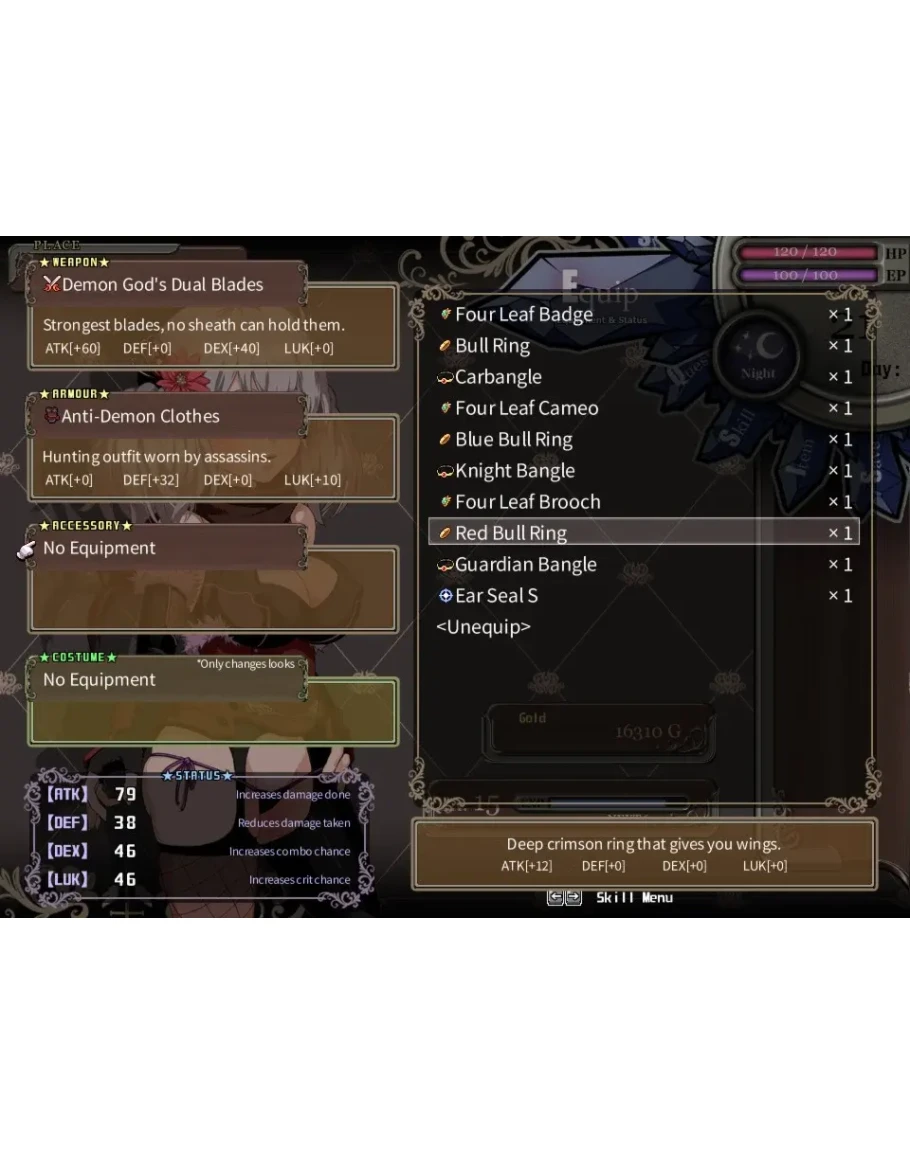Select the Four Leaf Badge accessory
The width and height of the screenshot is (910, 1155).
coord(524,315)
